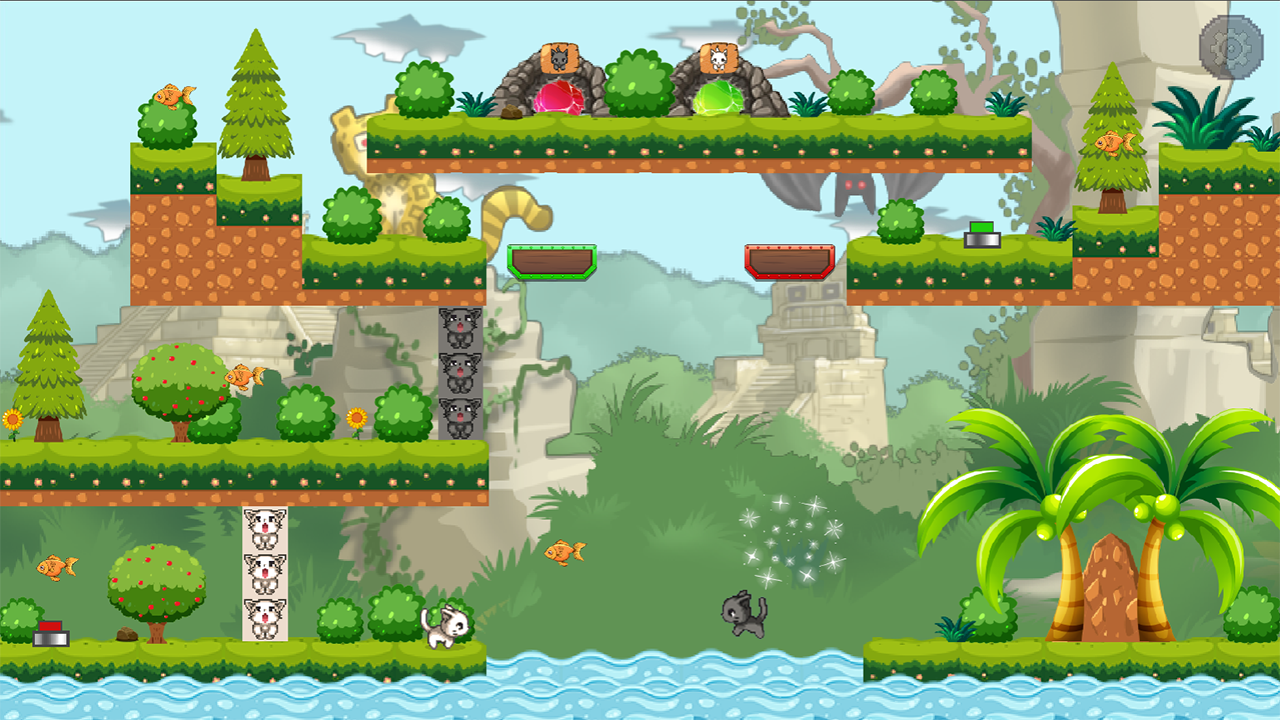Select the white cat character

(x=446, y=625)
